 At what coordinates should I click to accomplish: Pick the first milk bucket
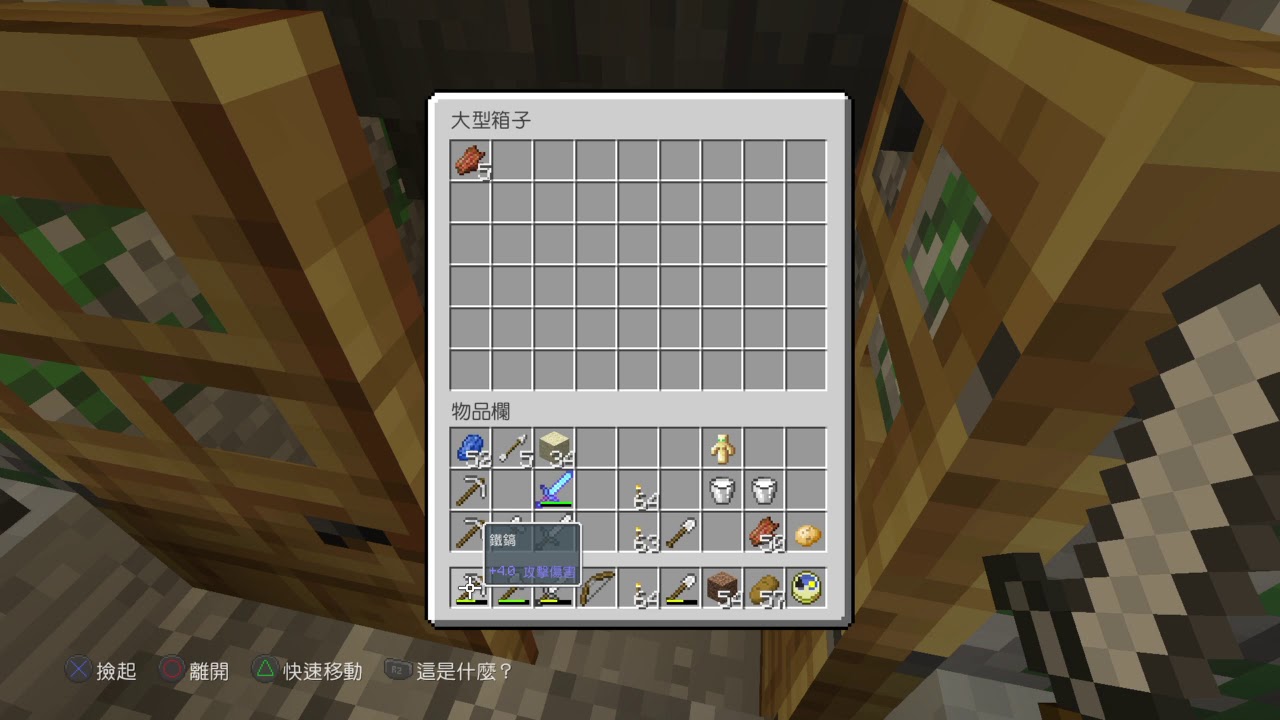point(722,490)
